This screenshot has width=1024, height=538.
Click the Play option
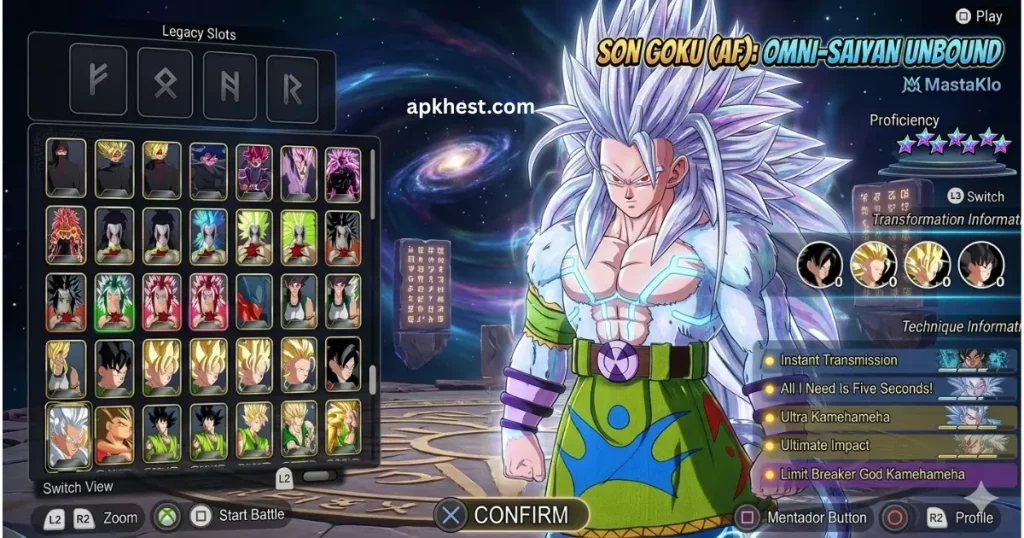[x=987, y=16]
